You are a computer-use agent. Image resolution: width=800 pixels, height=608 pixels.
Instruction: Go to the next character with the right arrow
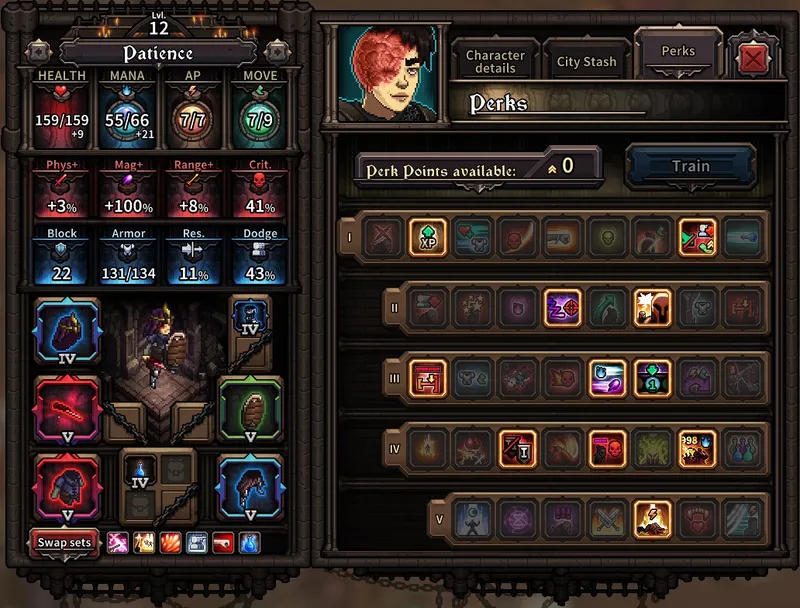277,51
